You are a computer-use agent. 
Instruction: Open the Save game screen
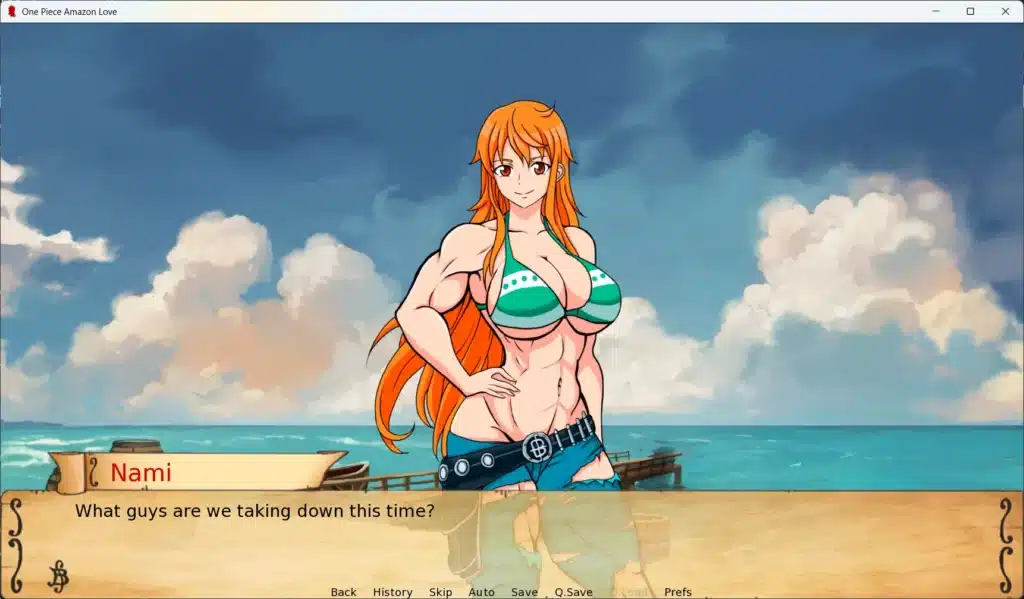524,592
